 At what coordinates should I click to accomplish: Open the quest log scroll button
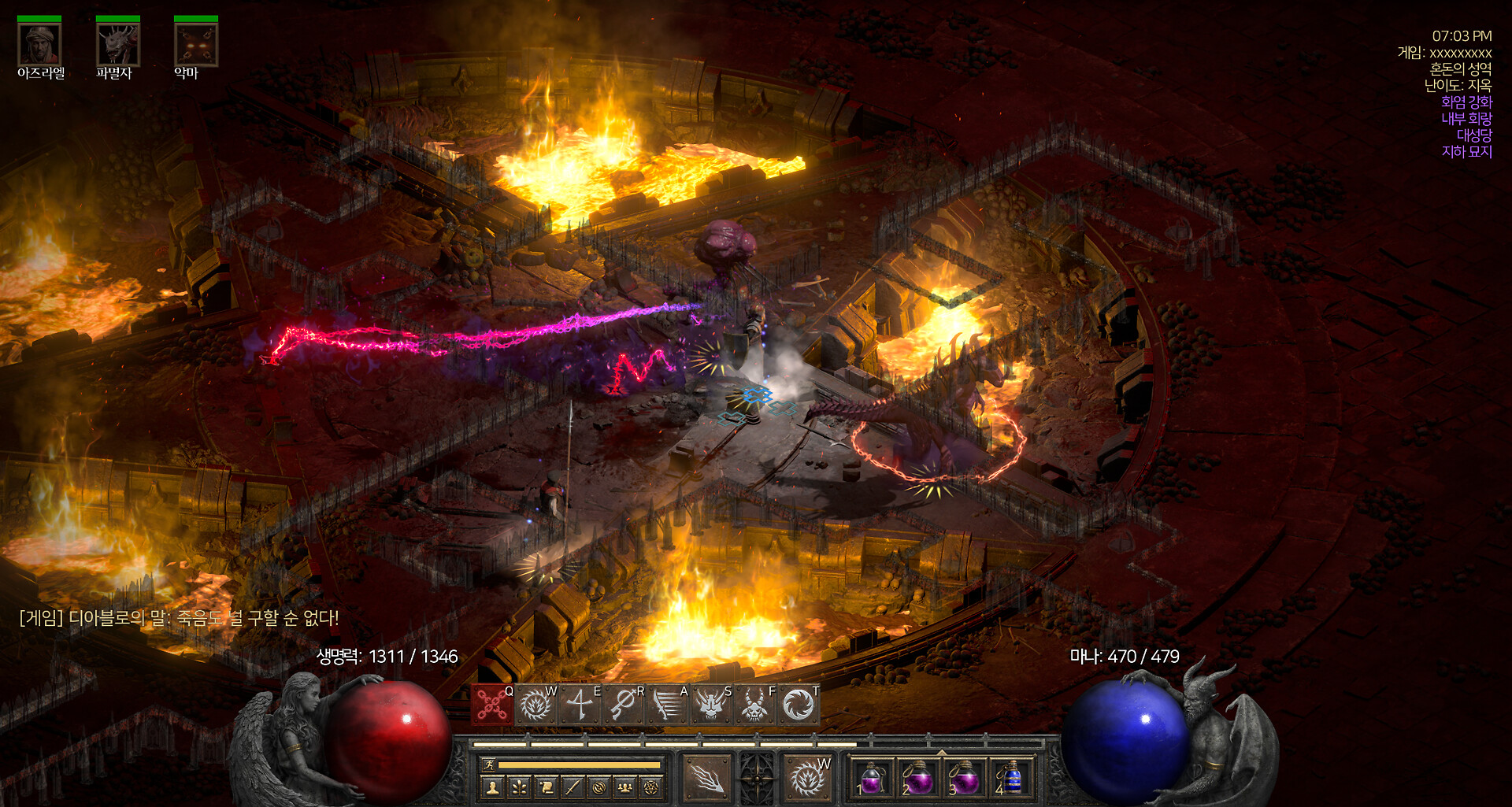coord(546,787)
